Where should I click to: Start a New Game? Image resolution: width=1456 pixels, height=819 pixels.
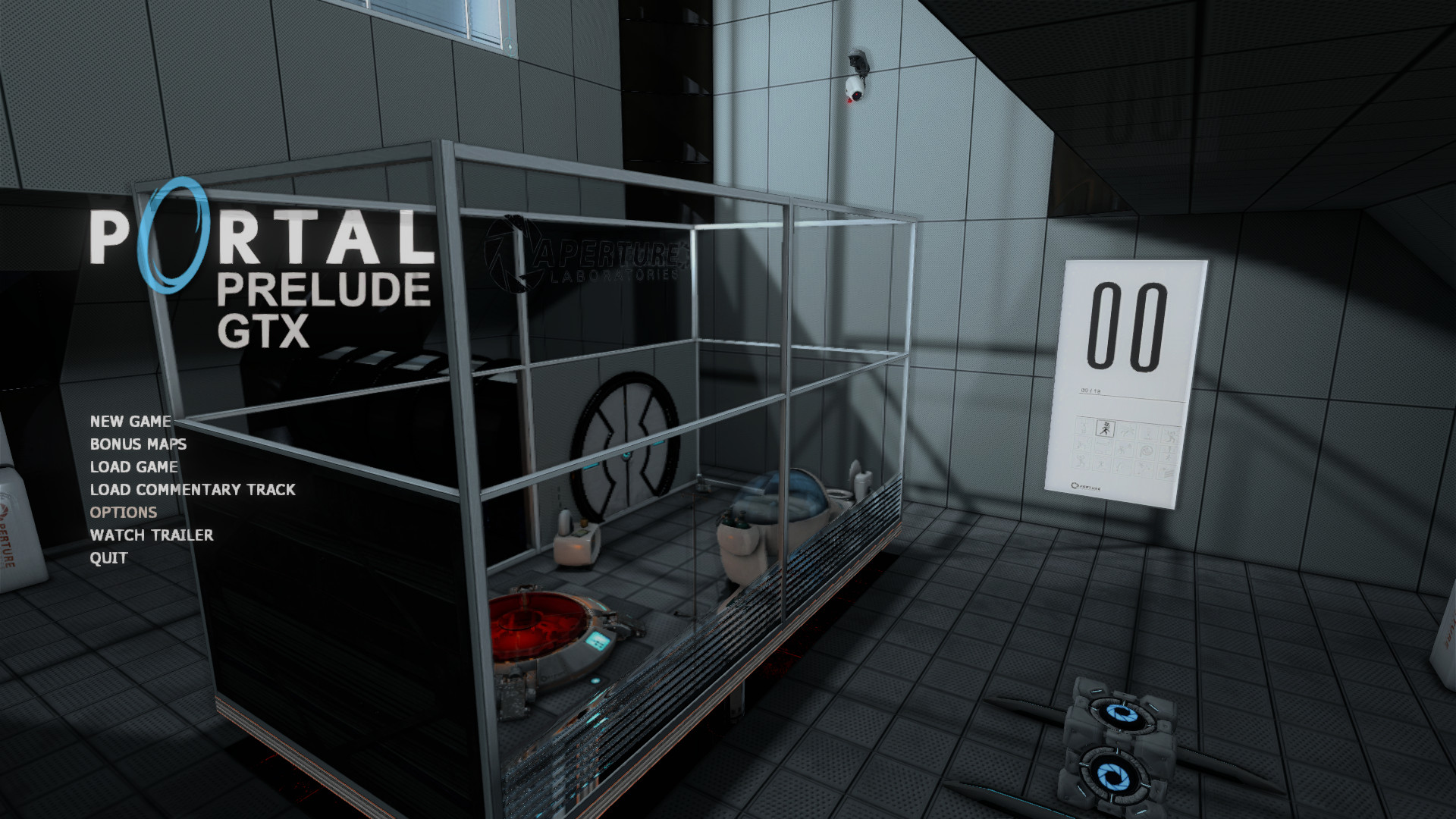pyautogui.click(x=130, y=422)
